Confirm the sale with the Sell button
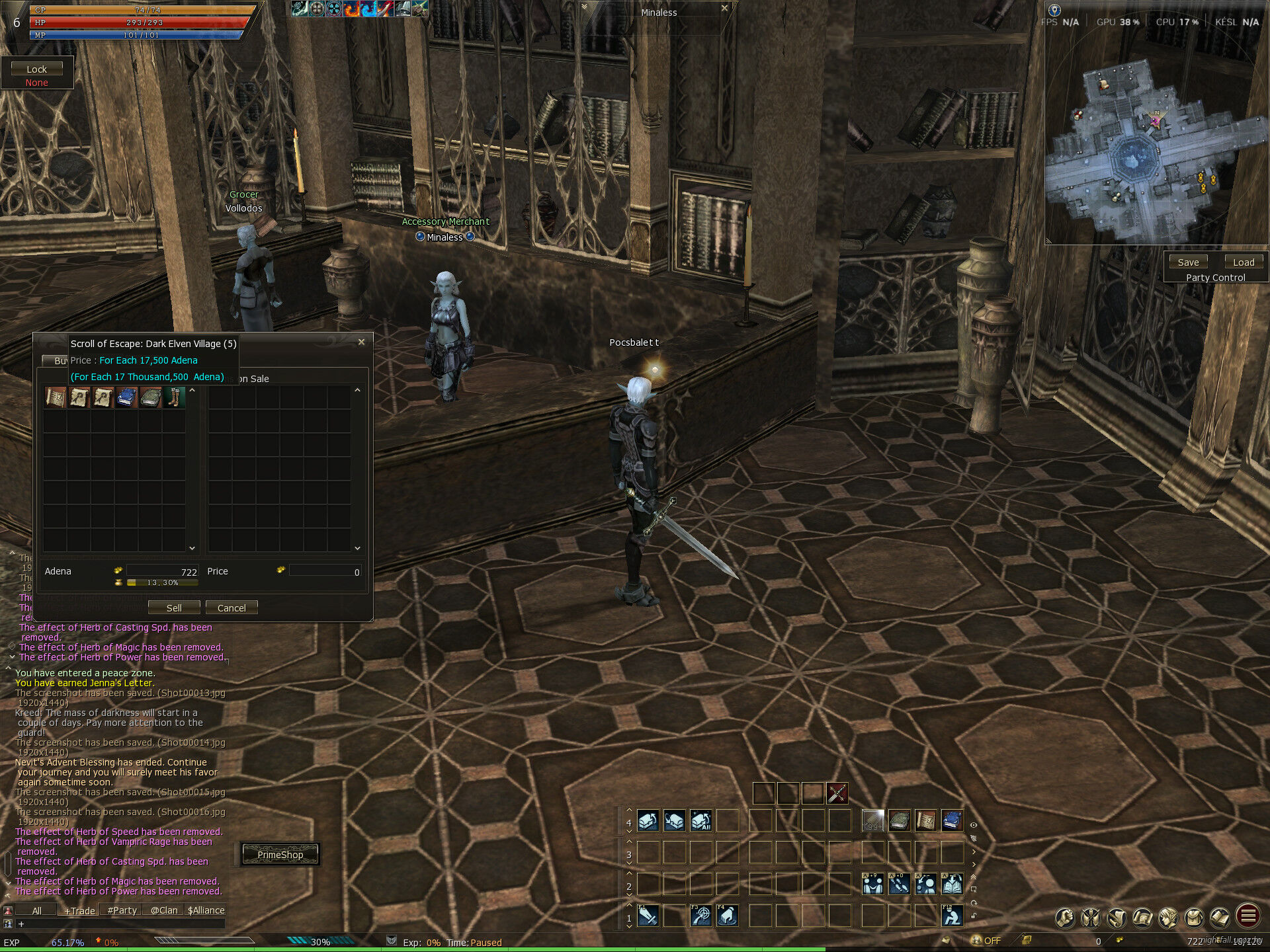 pos(173,608)
